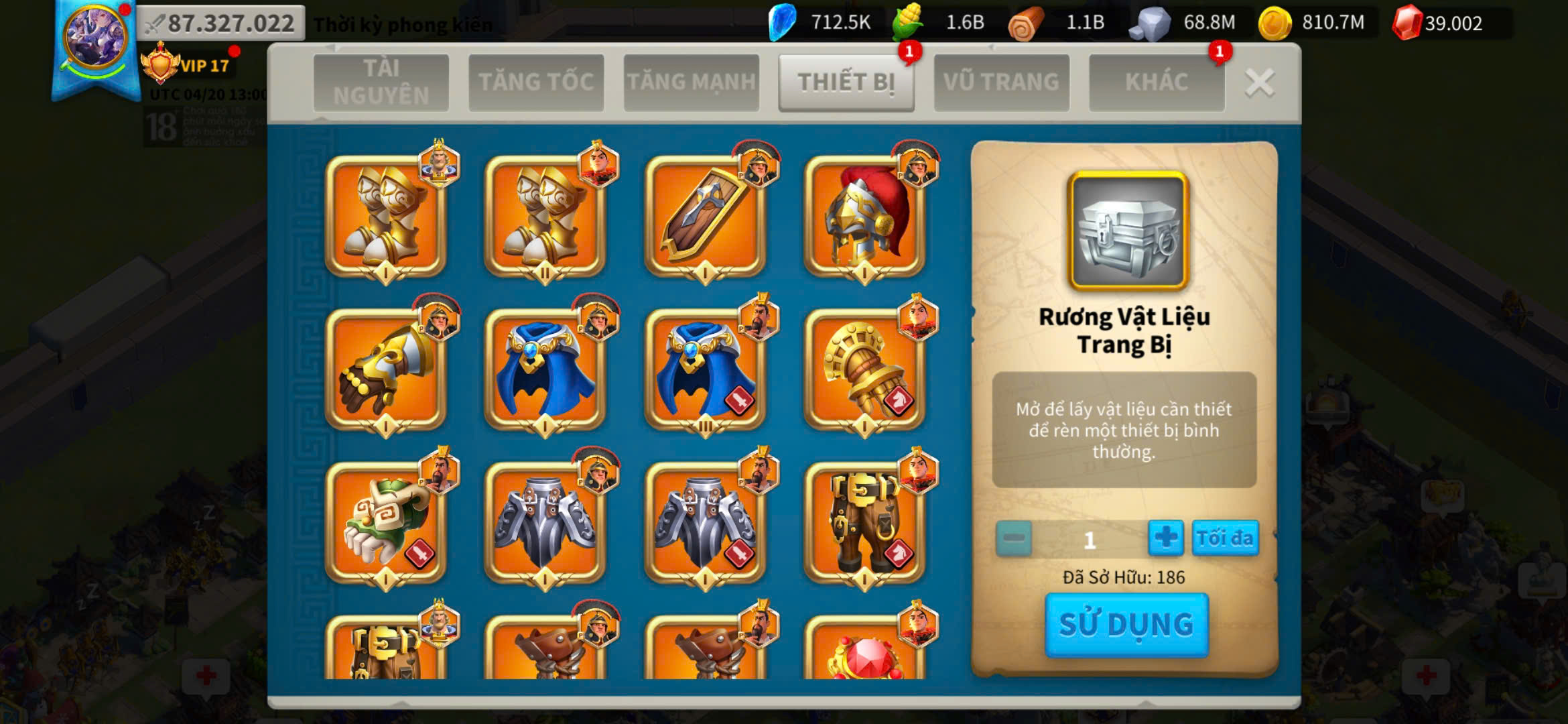Switch to the KHÁC tab
This screenshot has width=1568, height=724.
[1157, 82]
